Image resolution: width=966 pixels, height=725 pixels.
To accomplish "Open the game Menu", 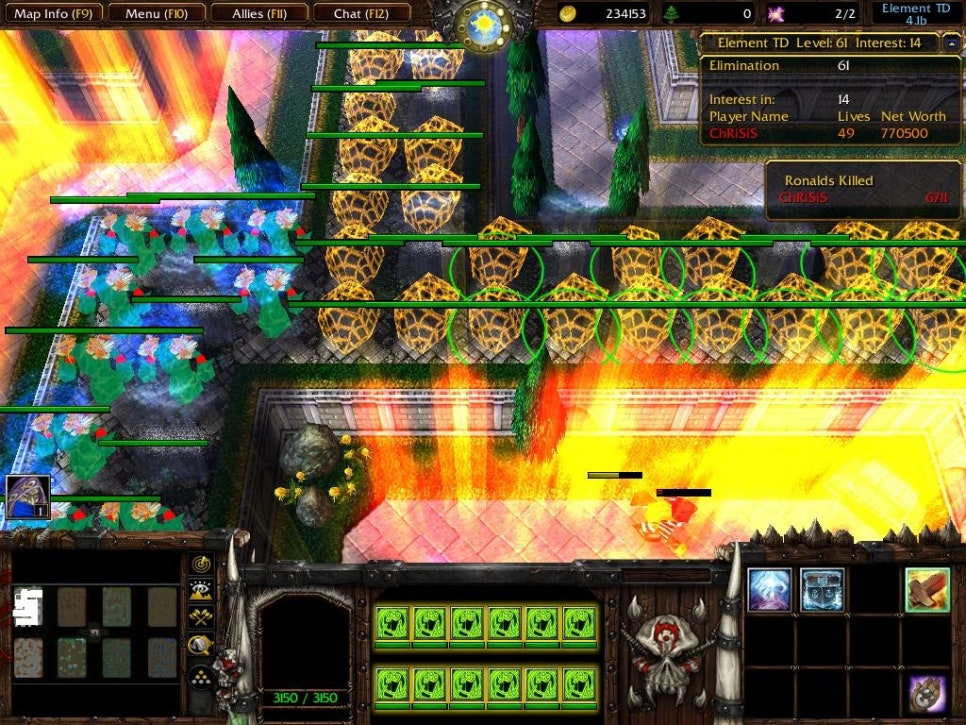I will [156, 14].
